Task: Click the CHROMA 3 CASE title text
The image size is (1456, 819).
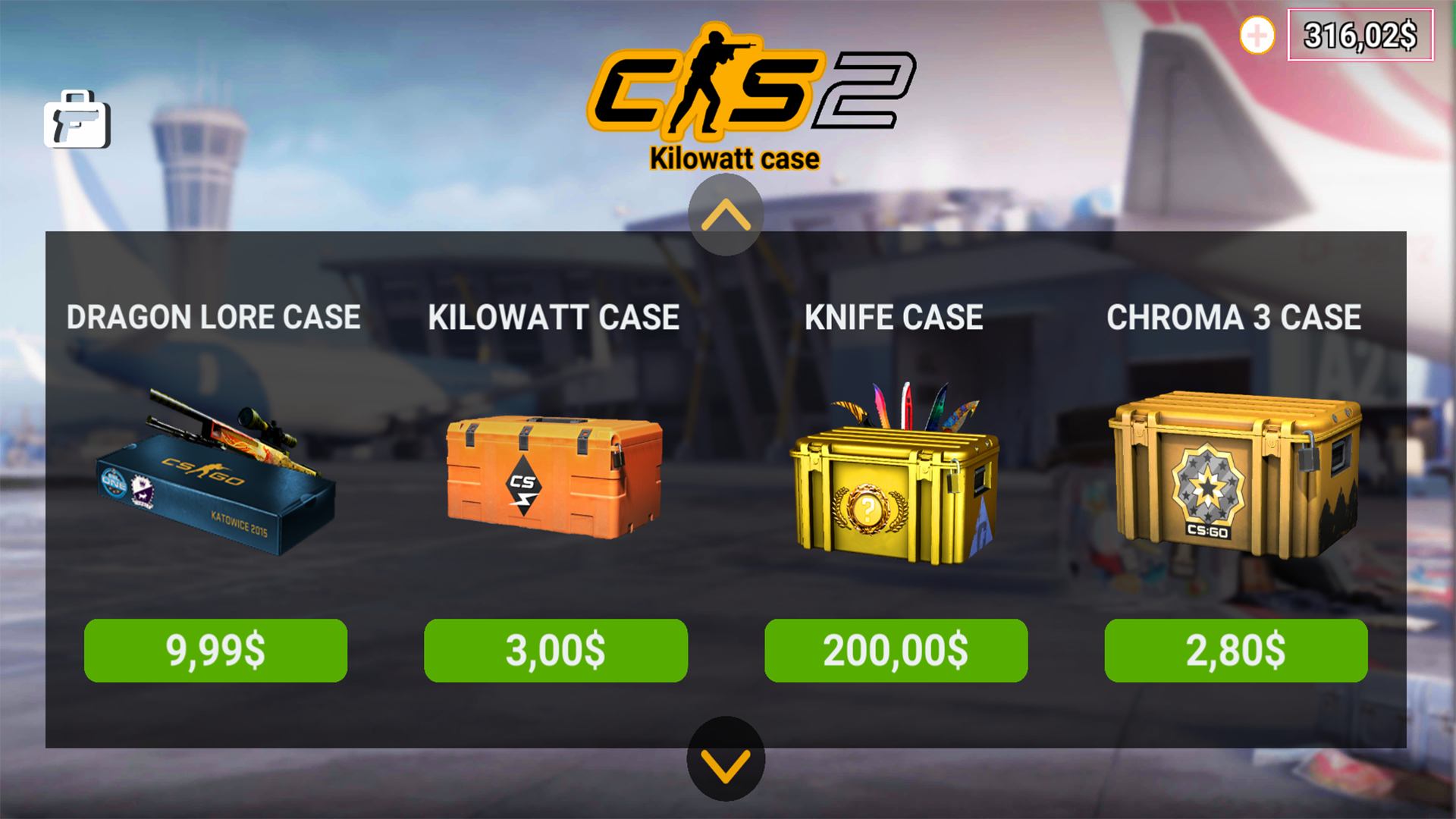Action: point(1235,318)
